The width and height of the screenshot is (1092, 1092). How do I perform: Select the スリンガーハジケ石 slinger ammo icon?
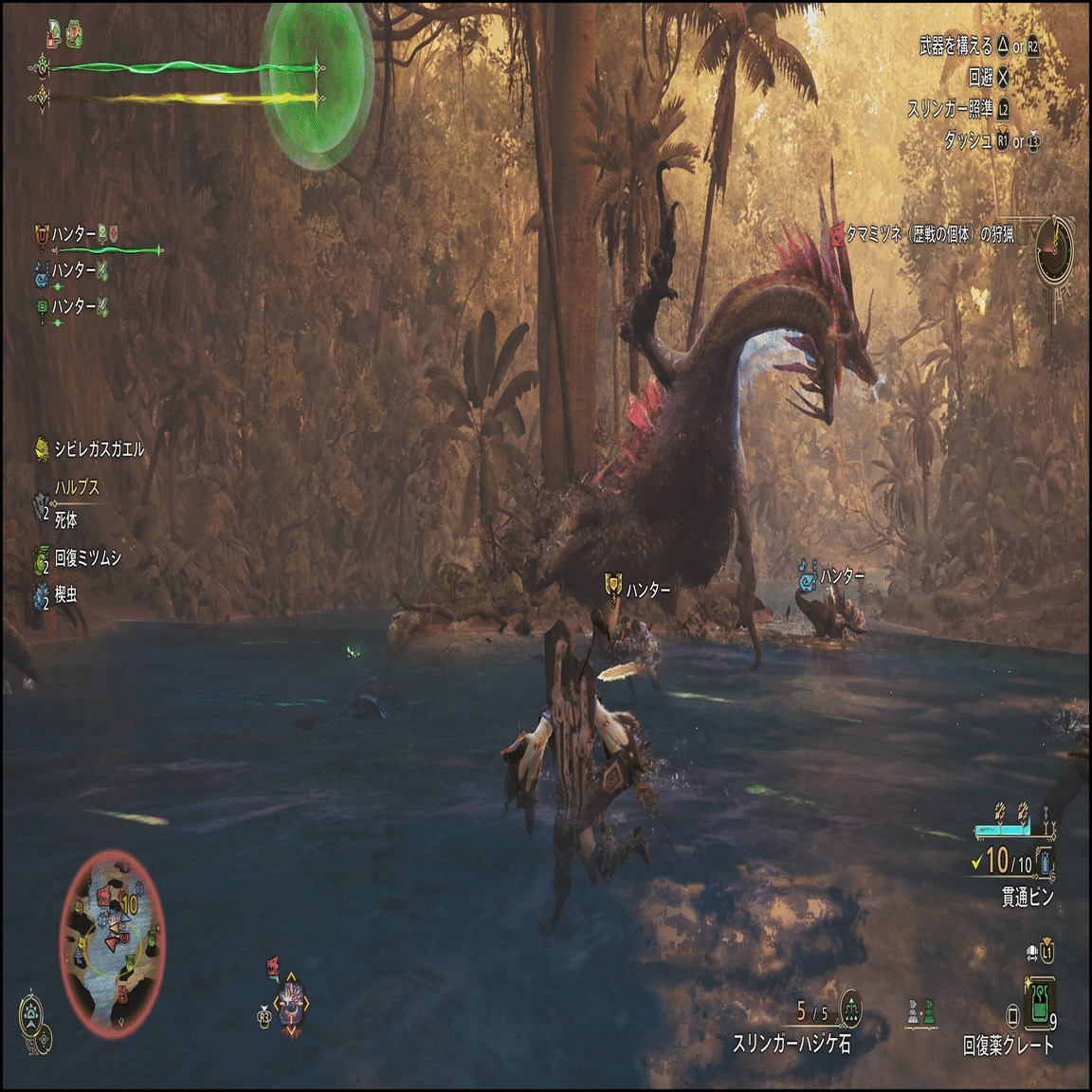click(x=850, y=1011)
